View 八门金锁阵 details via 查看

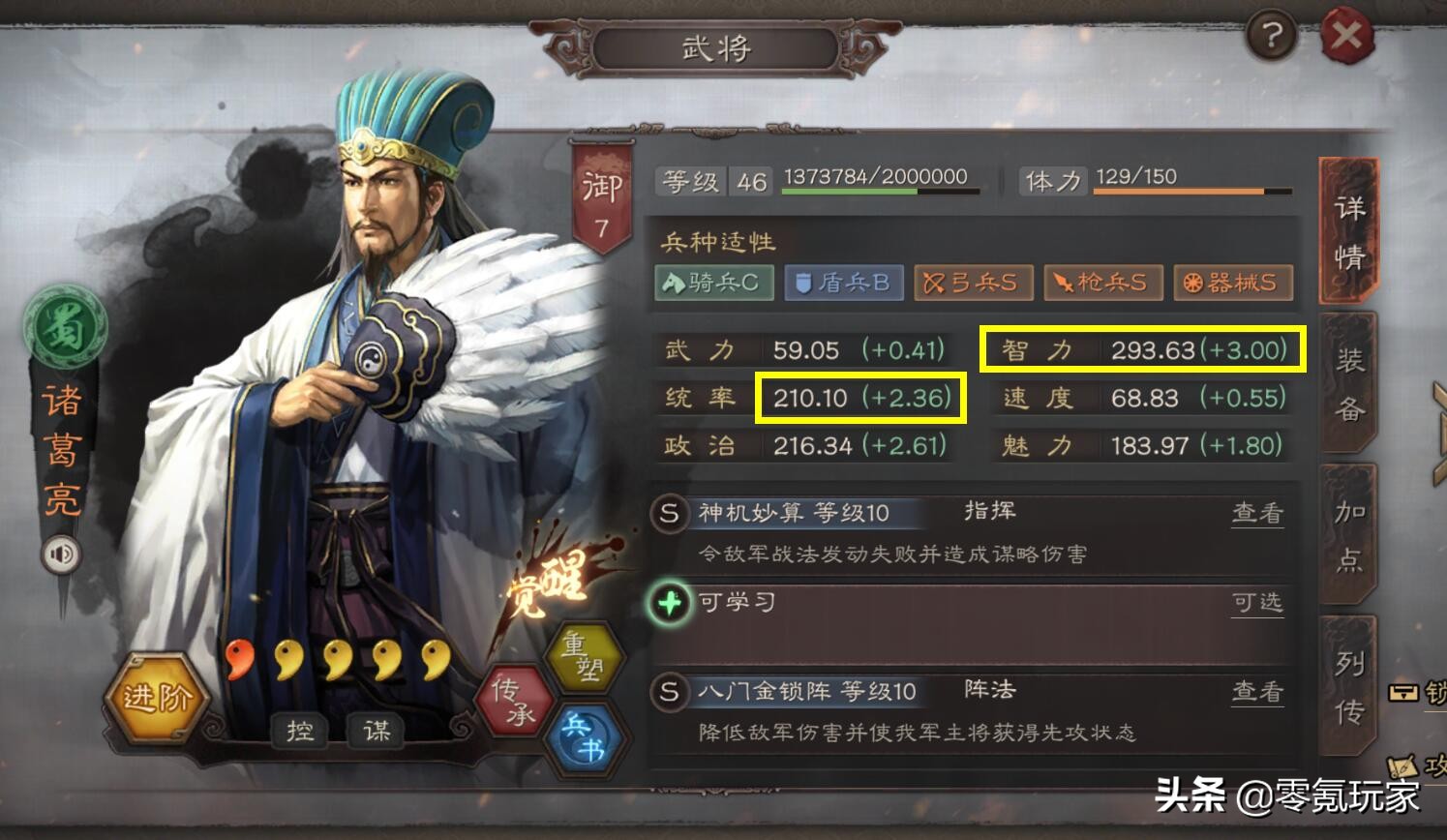click(x=1258, y=692)
